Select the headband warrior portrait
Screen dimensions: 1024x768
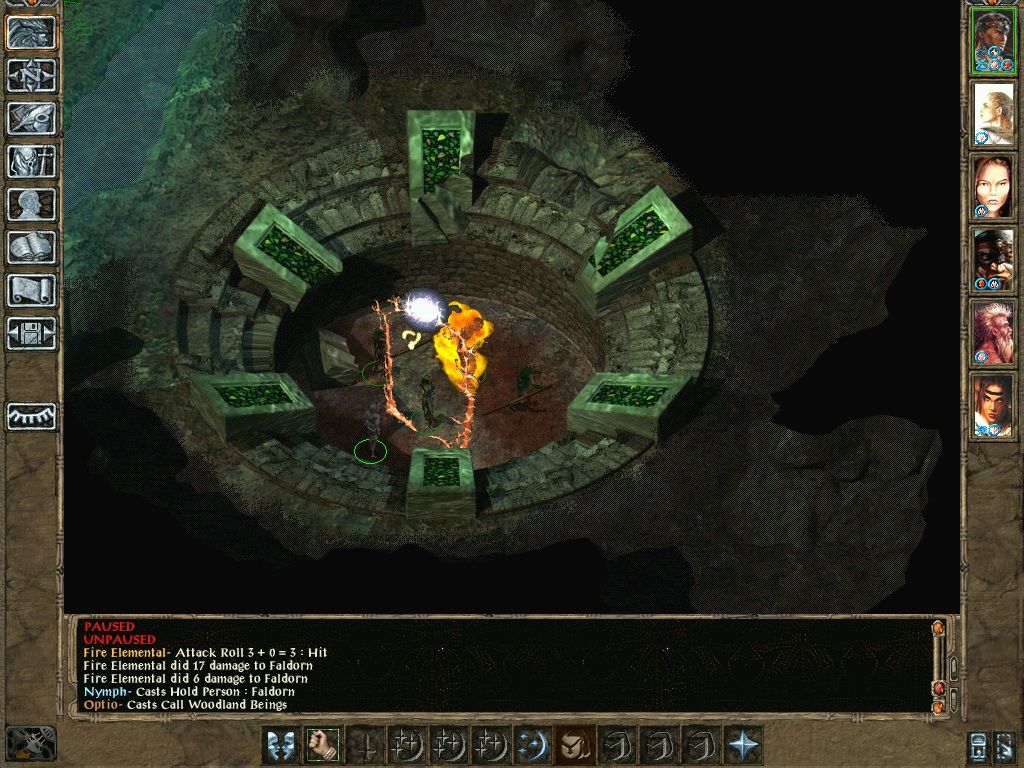[993, 42]
